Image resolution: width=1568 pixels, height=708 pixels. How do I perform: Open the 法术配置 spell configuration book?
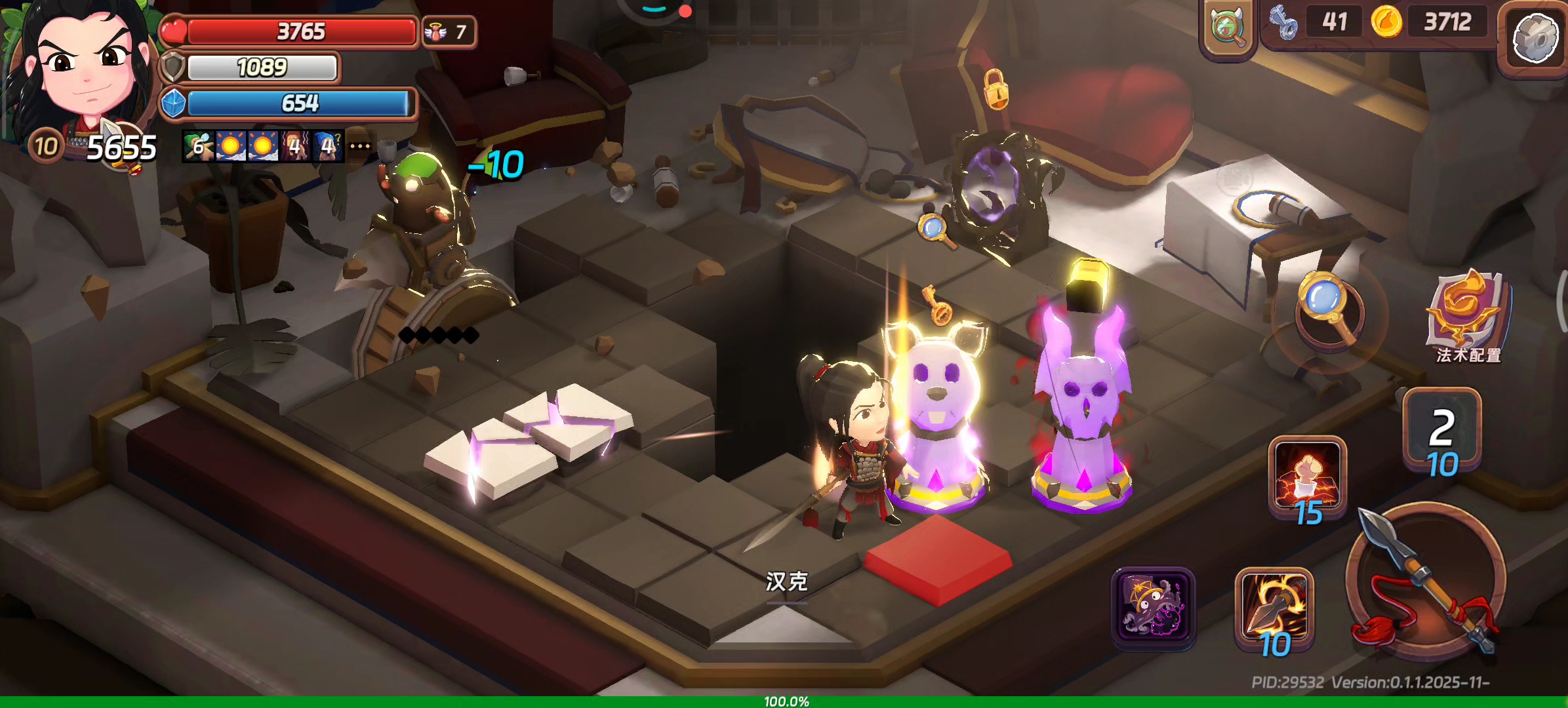tap(1468, 315)
